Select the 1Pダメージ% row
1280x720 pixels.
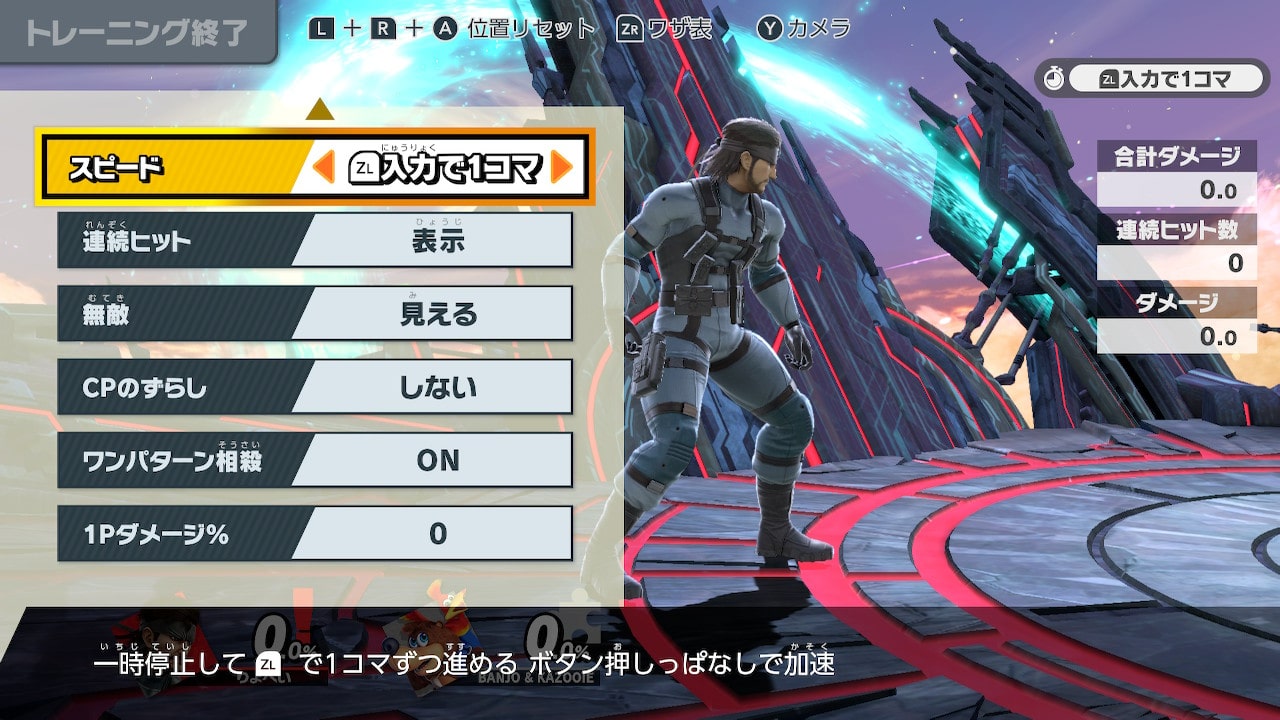point(315,533)
